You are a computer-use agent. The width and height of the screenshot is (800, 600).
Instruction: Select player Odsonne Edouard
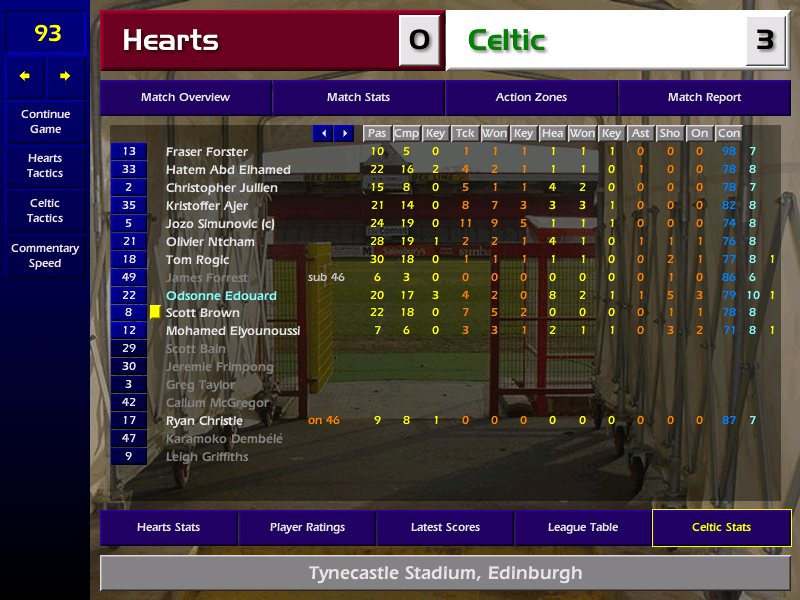tap(221, 296)
